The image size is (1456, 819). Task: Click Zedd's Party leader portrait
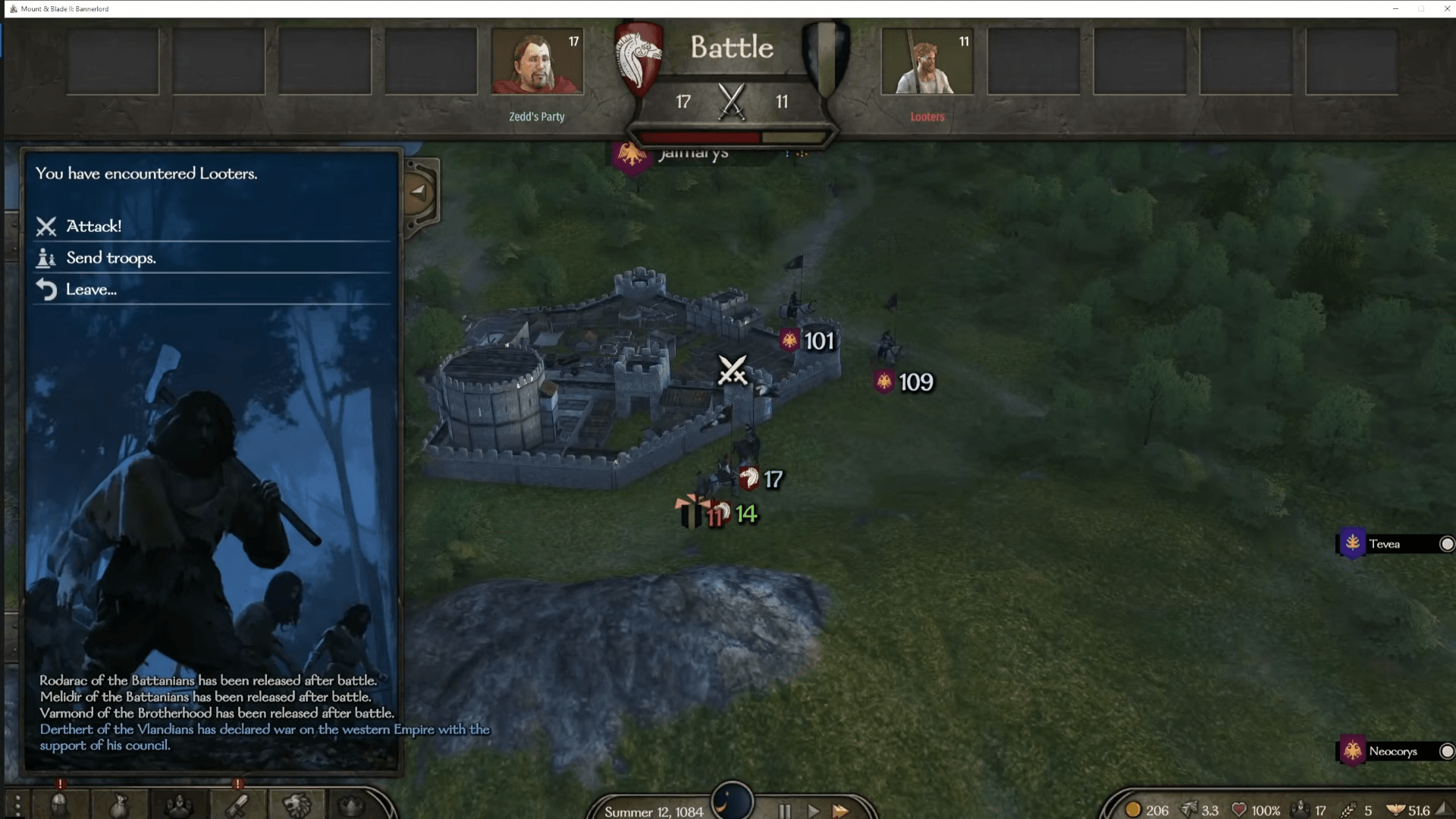537,61
